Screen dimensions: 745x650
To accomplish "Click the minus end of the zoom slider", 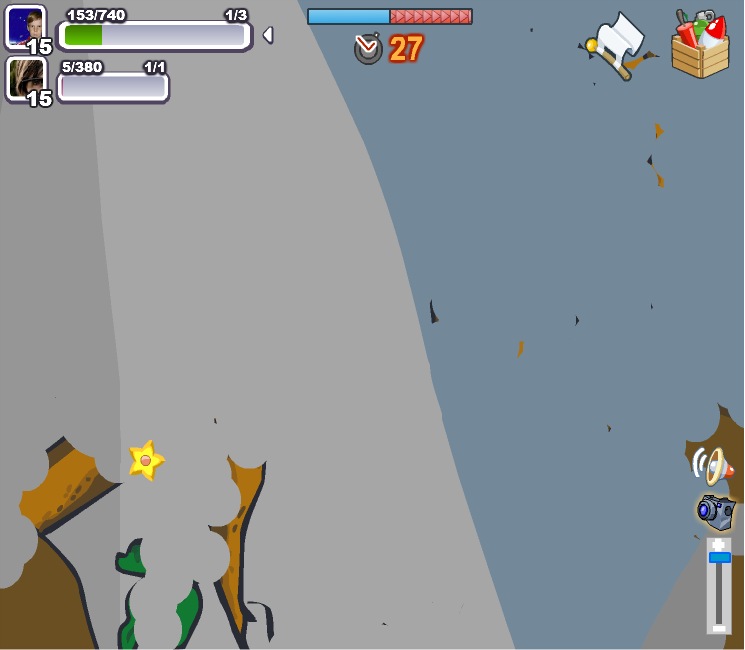I will coord(718,627).
